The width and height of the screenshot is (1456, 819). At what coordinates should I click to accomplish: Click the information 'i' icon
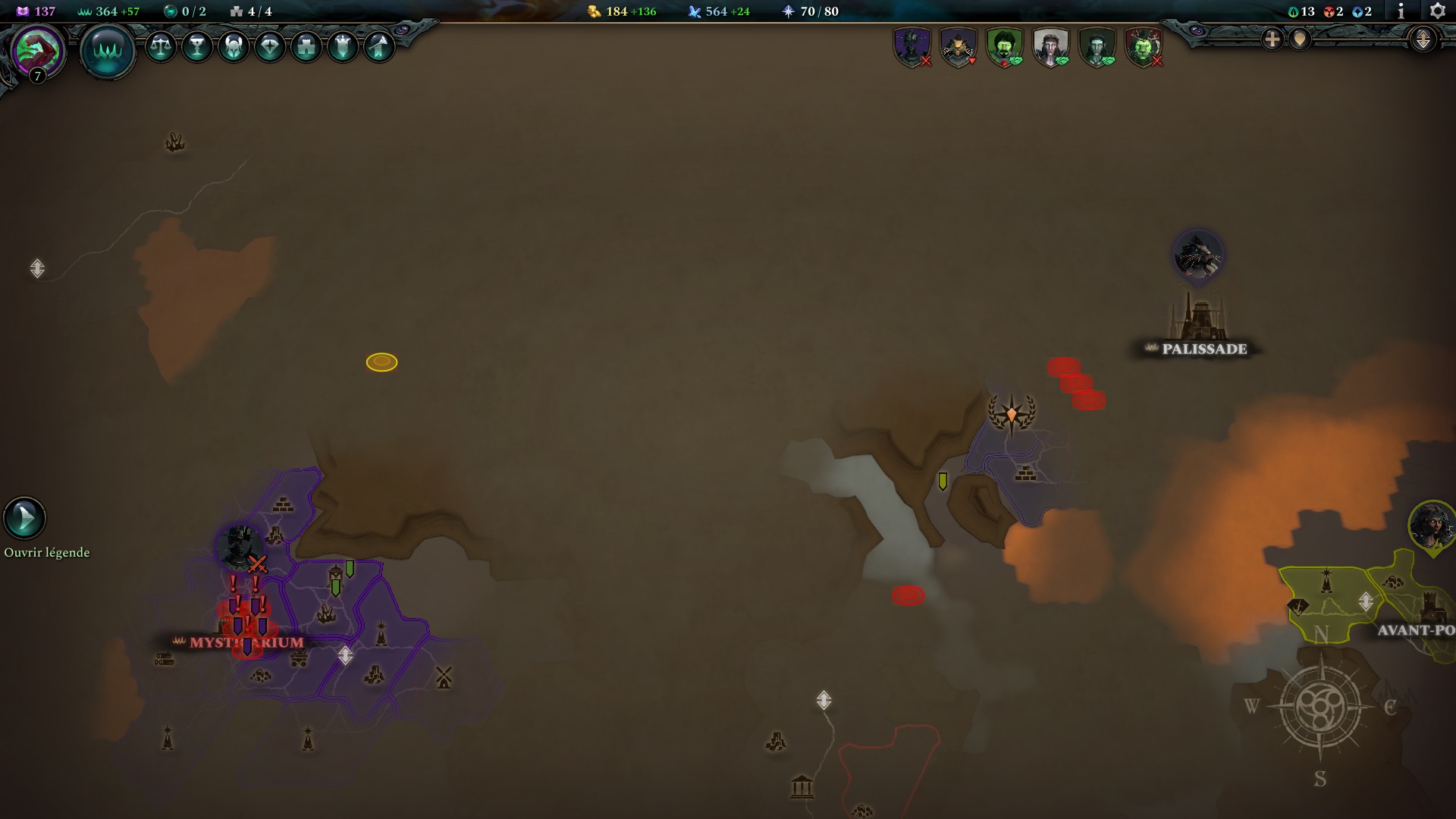click(x=1401, y=11)
